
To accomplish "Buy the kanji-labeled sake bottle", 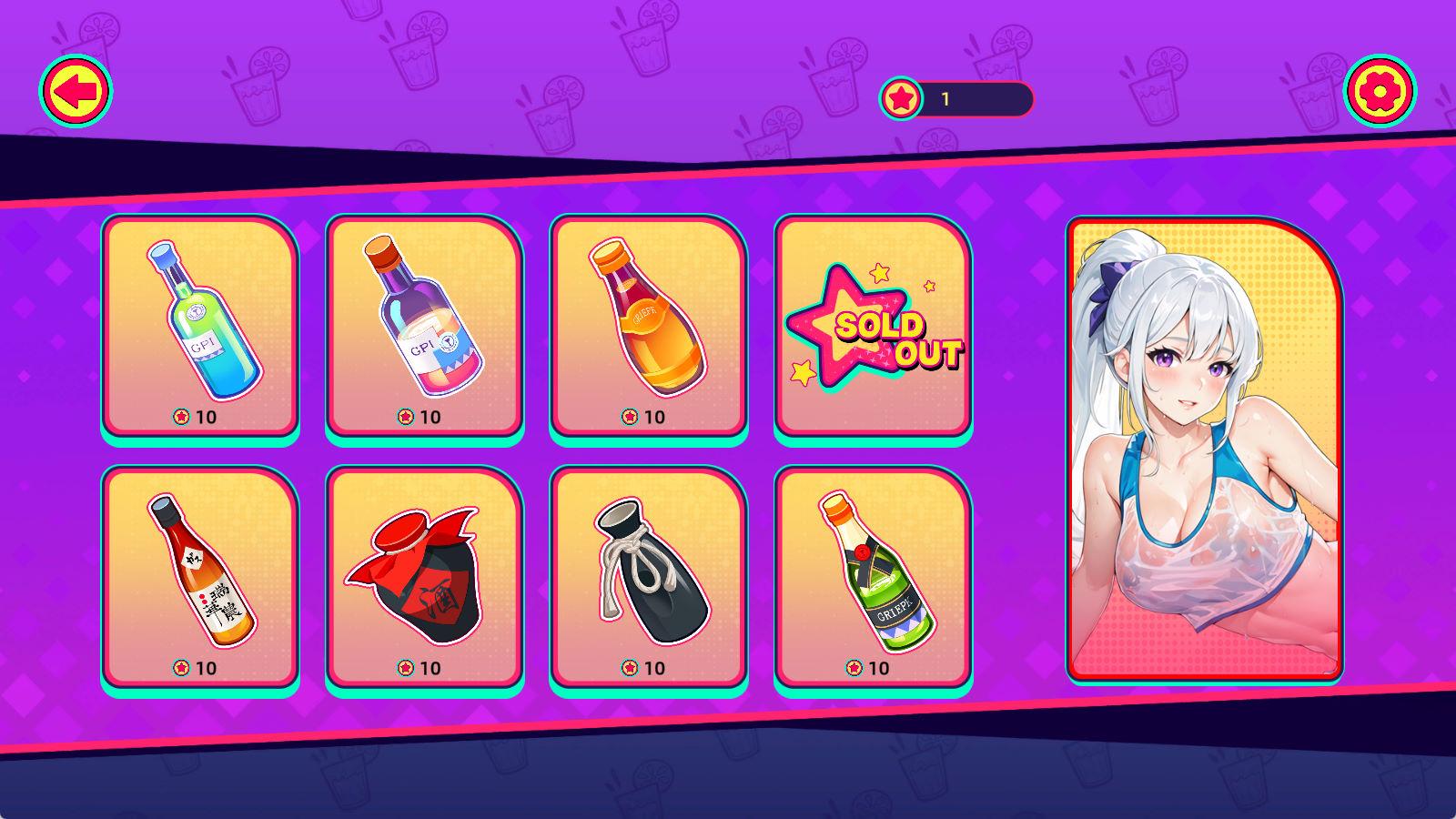I will [x=200, y=578].
